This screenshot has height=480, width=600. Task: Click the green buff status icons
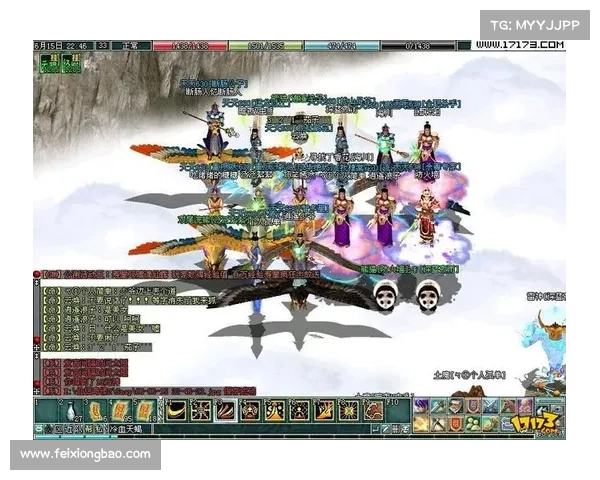pos(59,64)
